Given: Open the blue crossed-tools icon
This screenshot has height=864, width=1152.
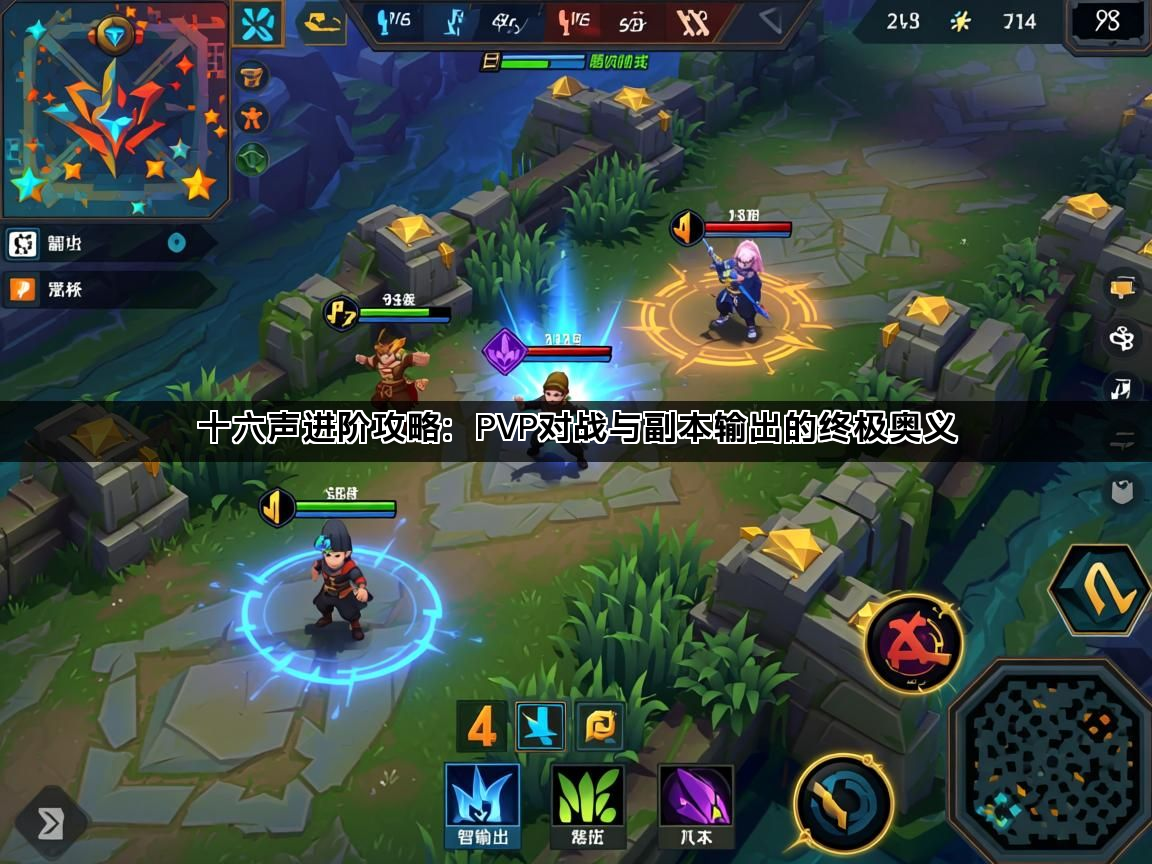Looking at the screenshot, I should point(257,23).
